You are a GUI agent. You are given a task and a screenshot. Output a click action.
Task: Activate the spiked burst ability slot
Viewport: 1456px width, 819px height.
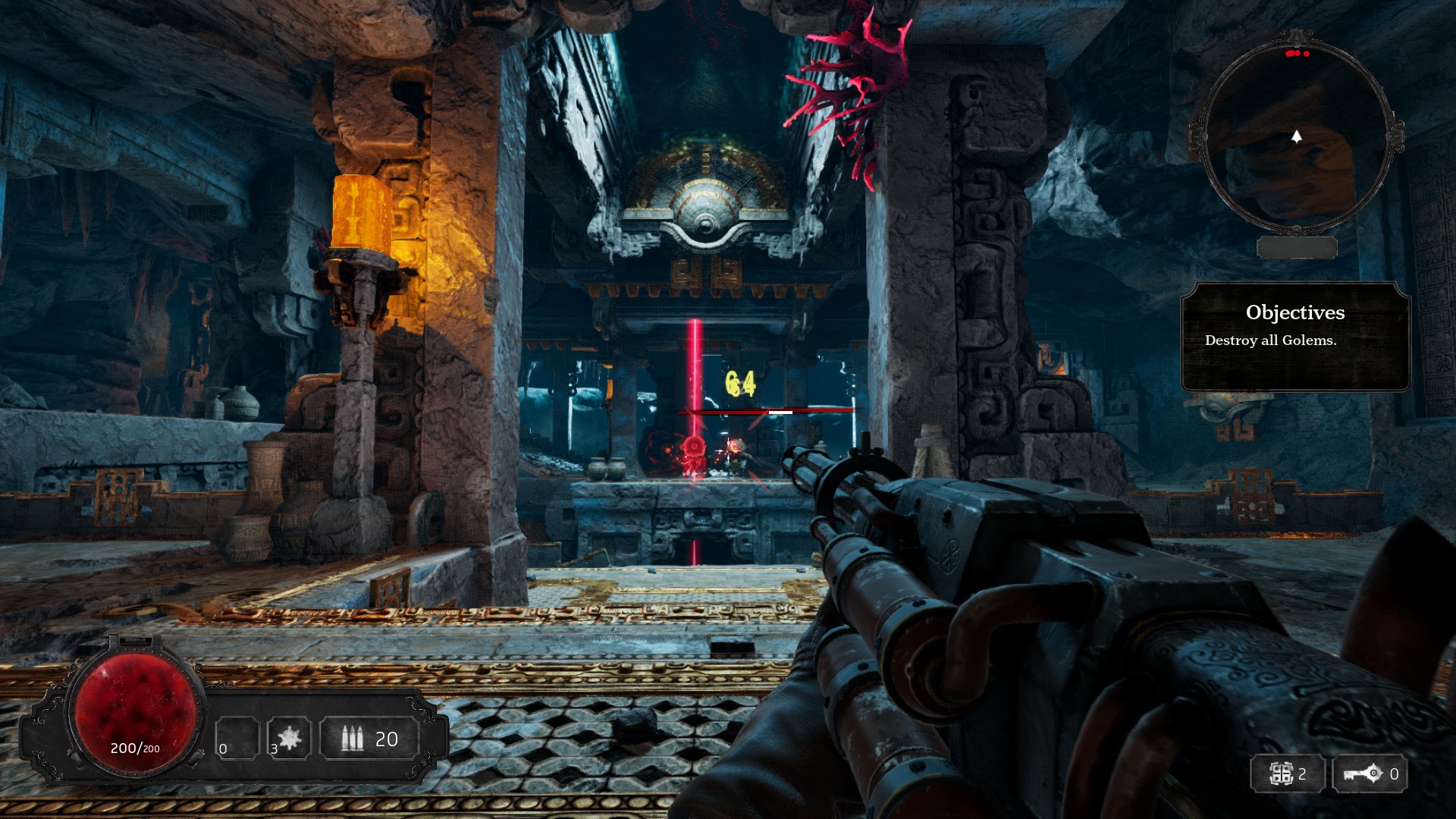point(289,738)
